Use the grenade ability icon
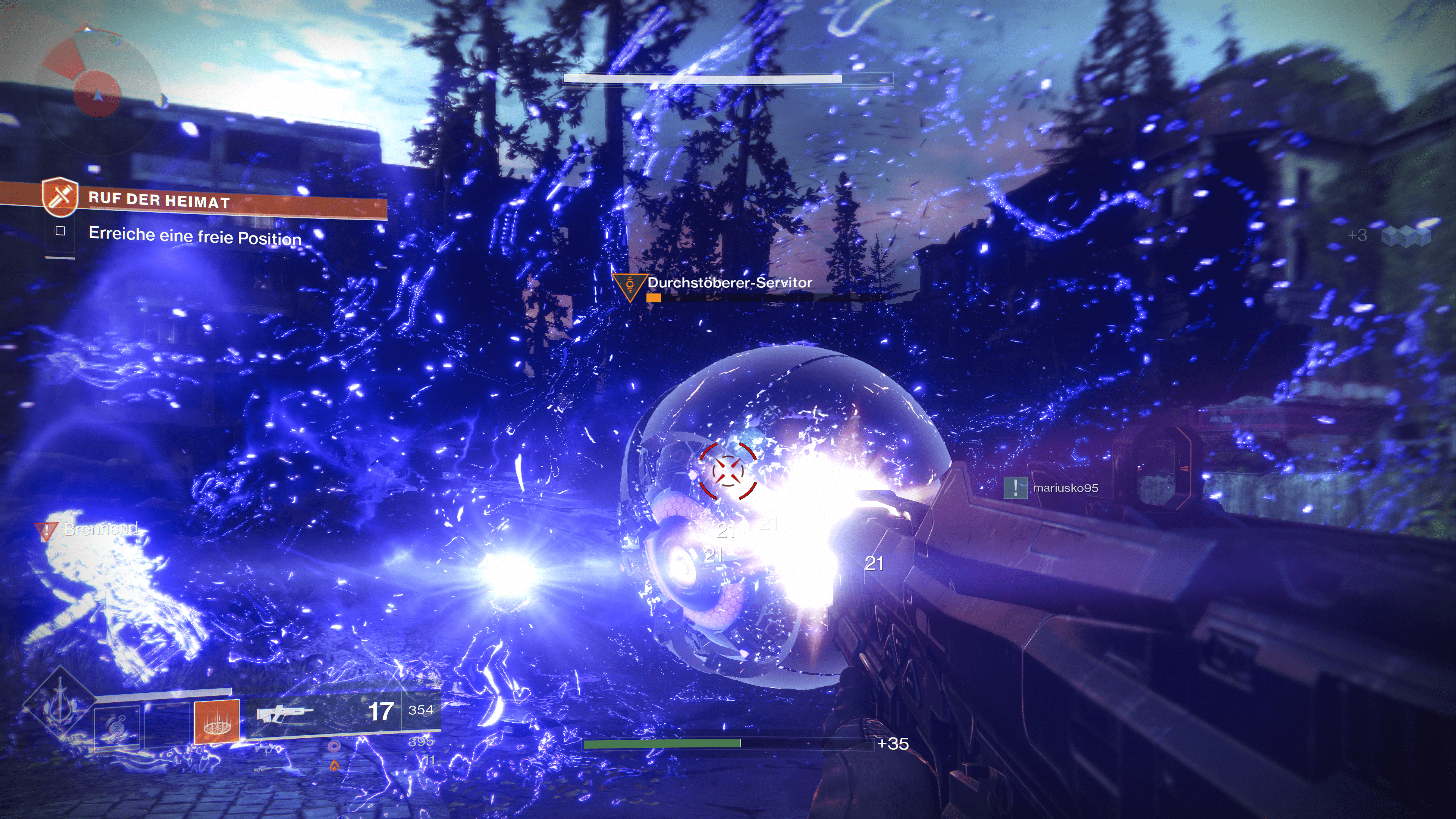Viewport: 1456px width, 819px height. (117, 728)
